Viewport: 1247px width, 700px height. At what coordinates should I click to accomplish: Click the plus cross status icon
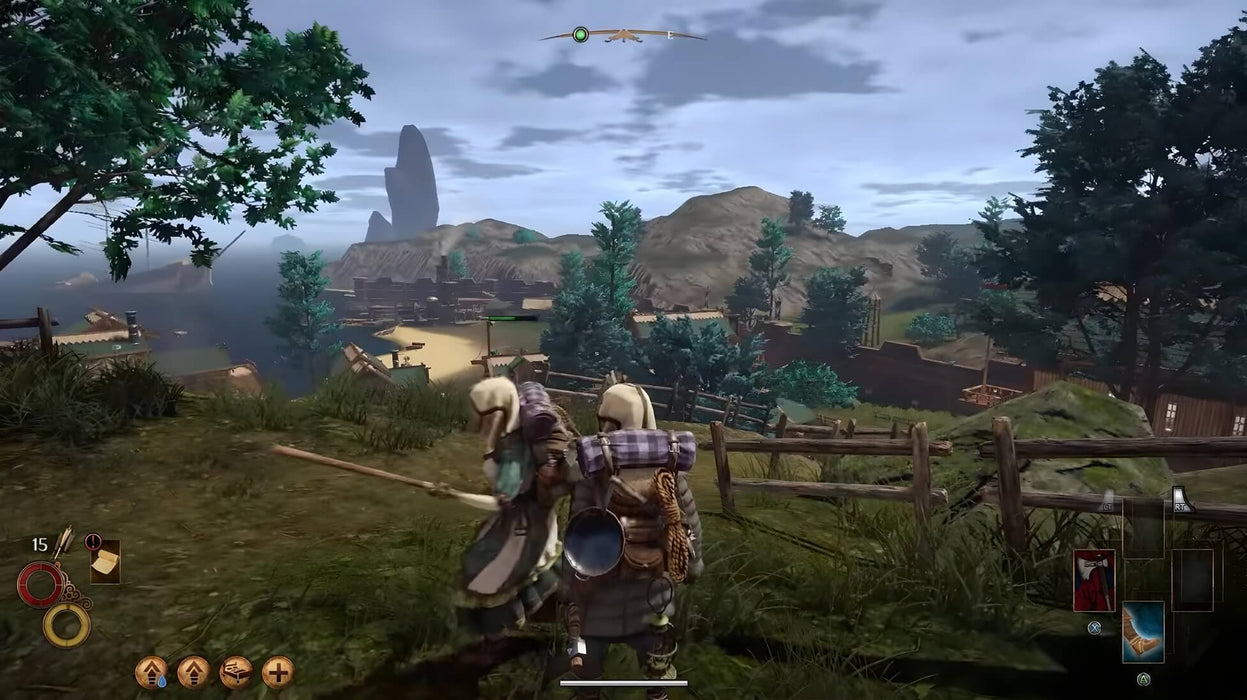pos(278,672)
